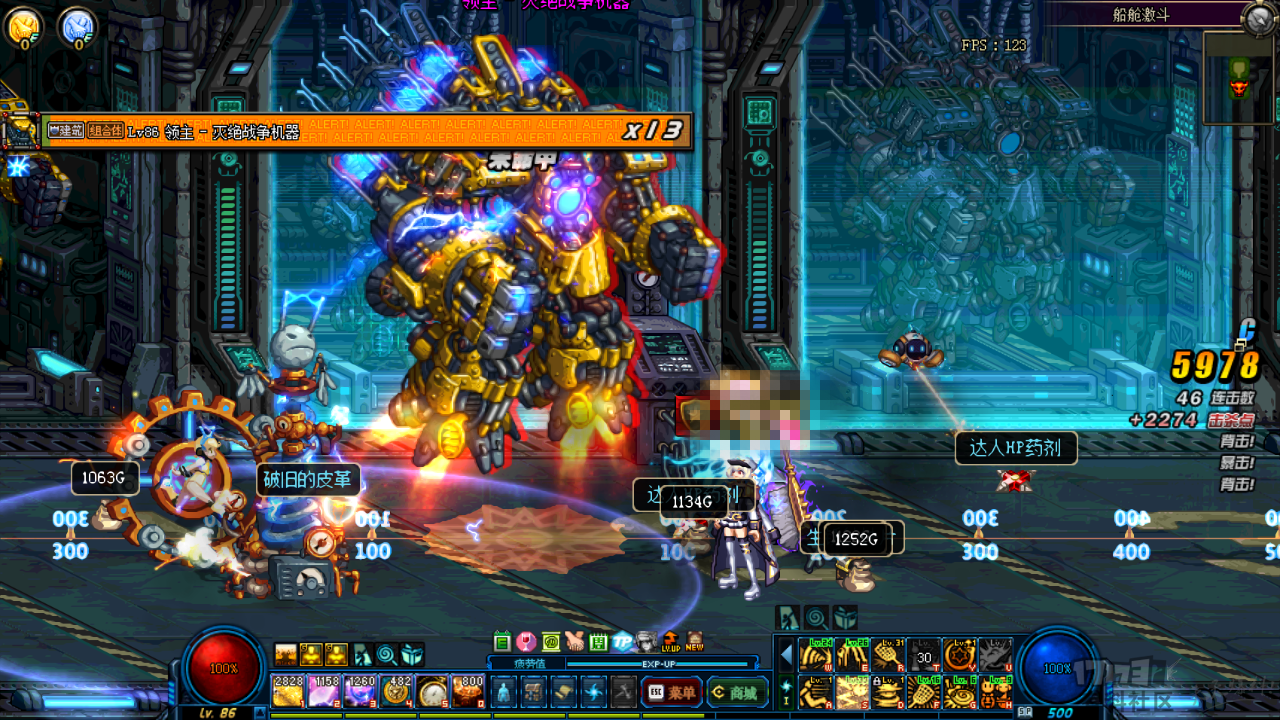Use the purple orb item with count 1260

tap(359, 691)
